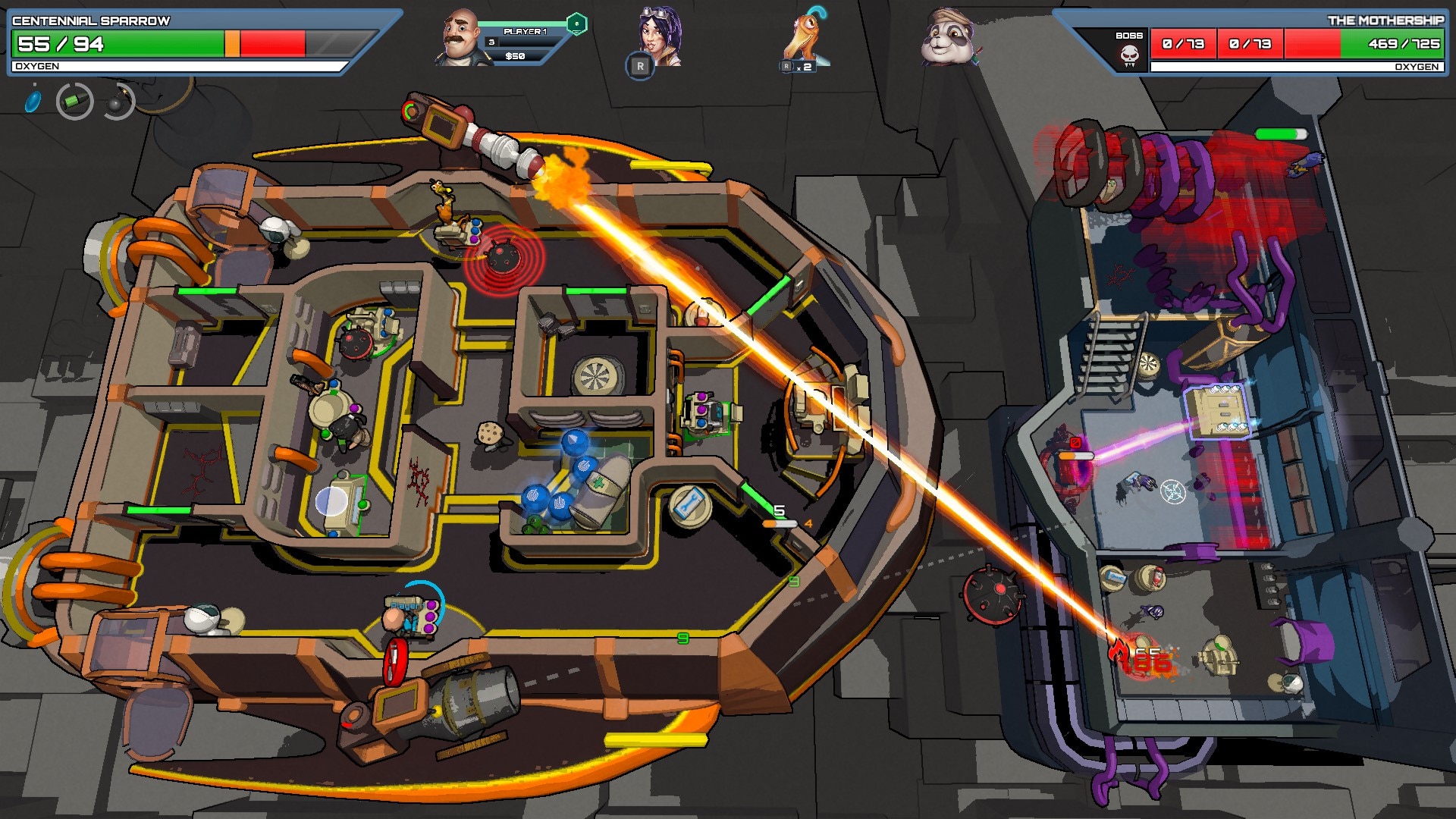This screenshot has height=819, width=1456.
Task: Click the boss skull icon
Action: tap(1129, 55)
